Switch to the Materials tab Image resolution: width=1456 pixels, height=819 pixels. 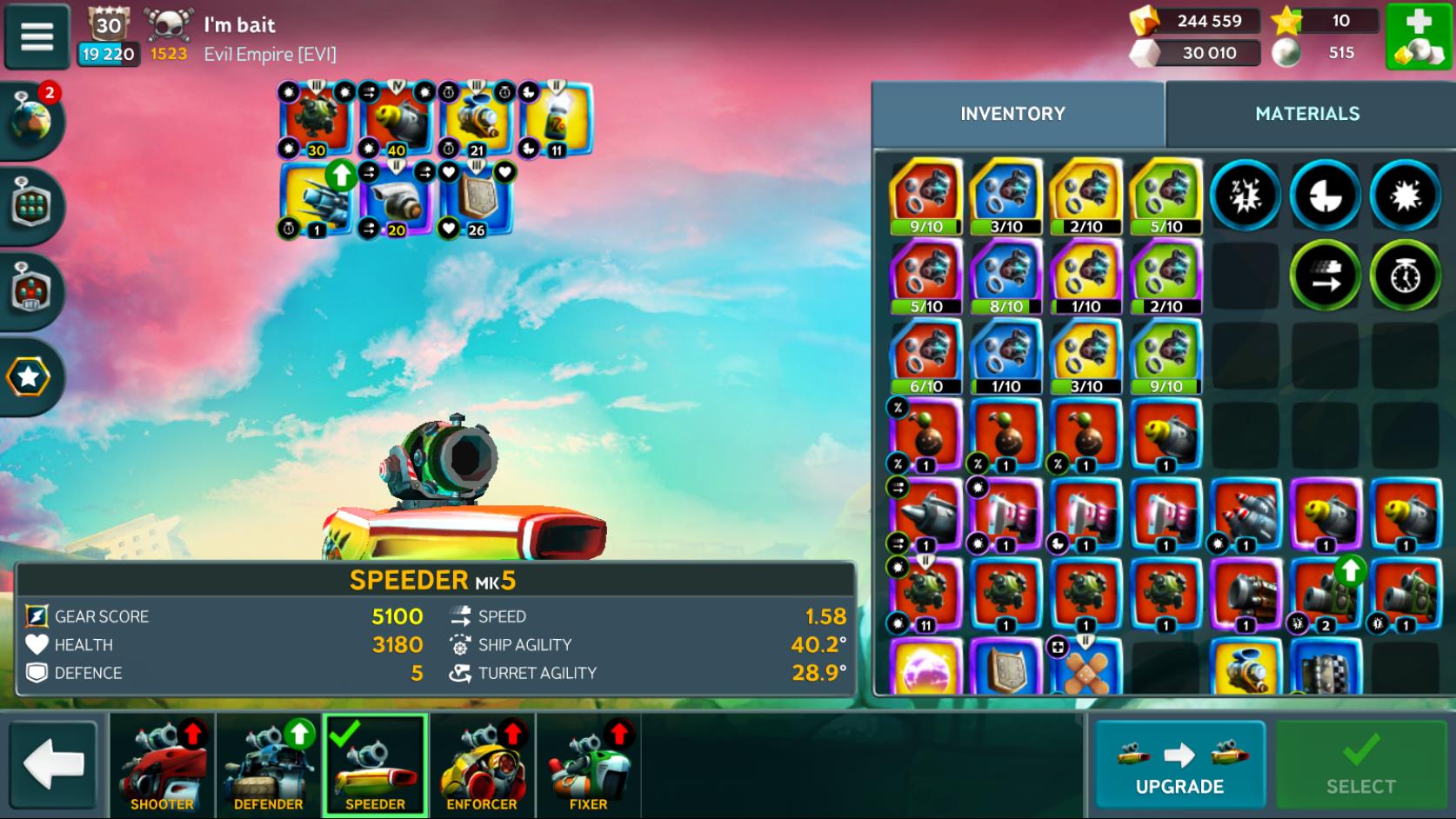click(x=1306, y=113)
